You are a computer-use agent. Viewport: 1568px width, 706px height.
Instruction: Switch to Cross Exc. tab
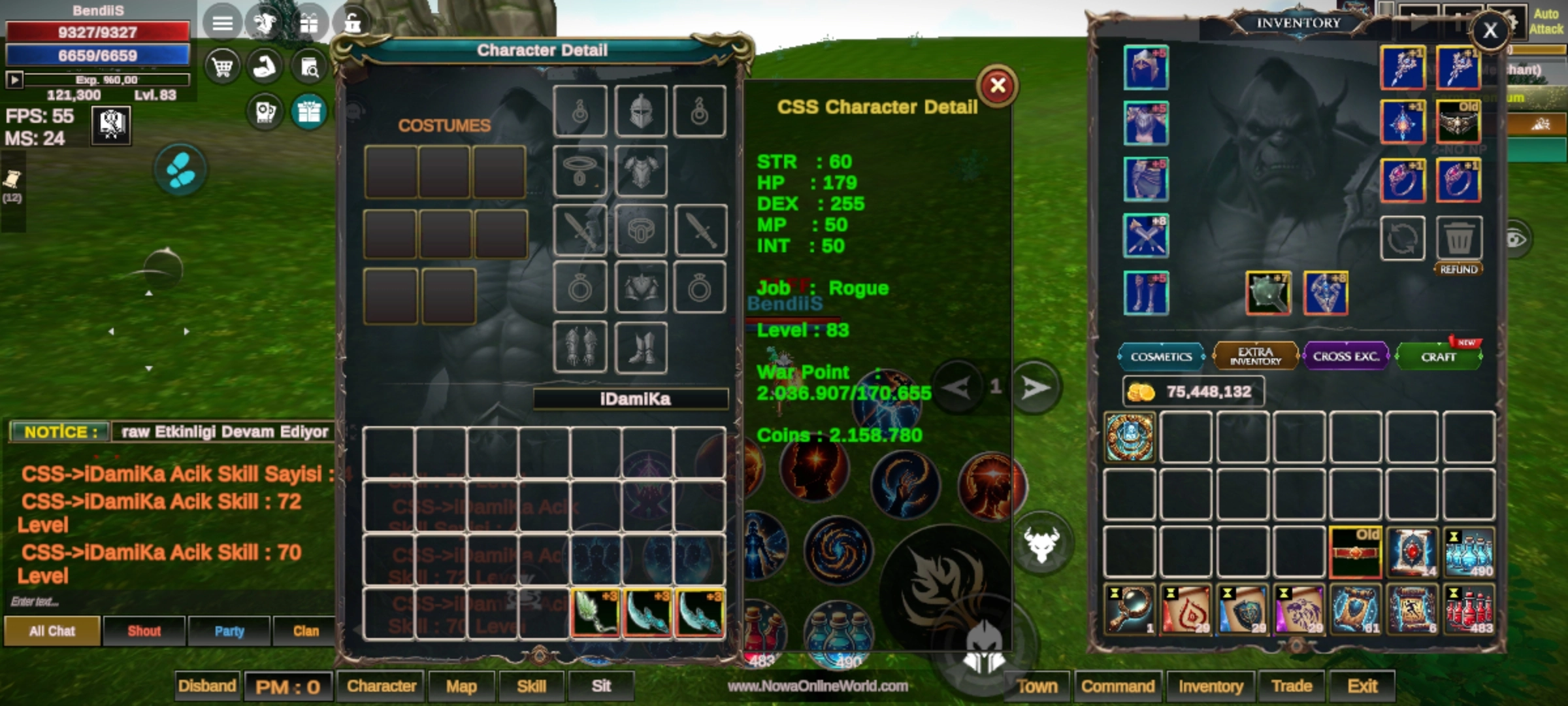1346,356
